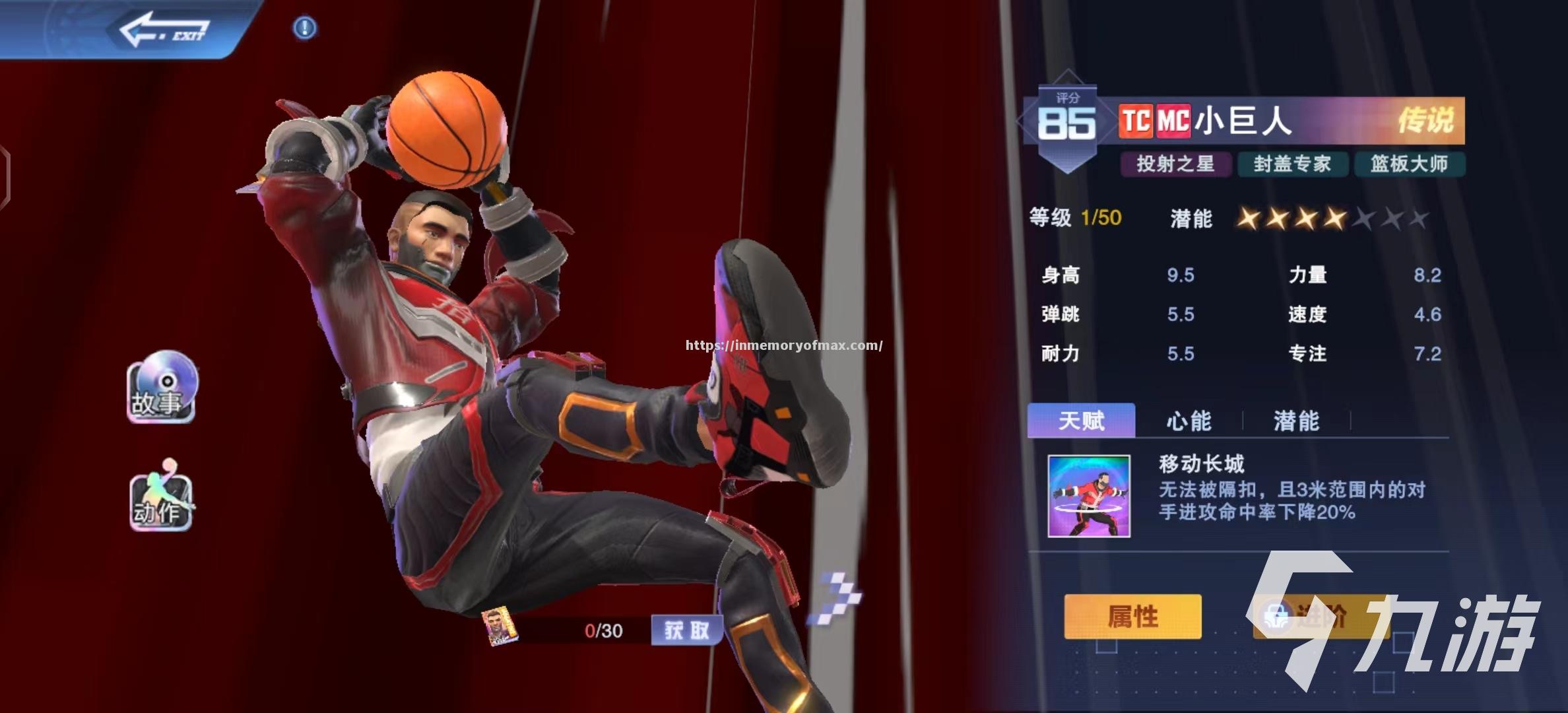Open the blue info exclamation icon
The image size is (1568, 713).
[x=304, y=28]
